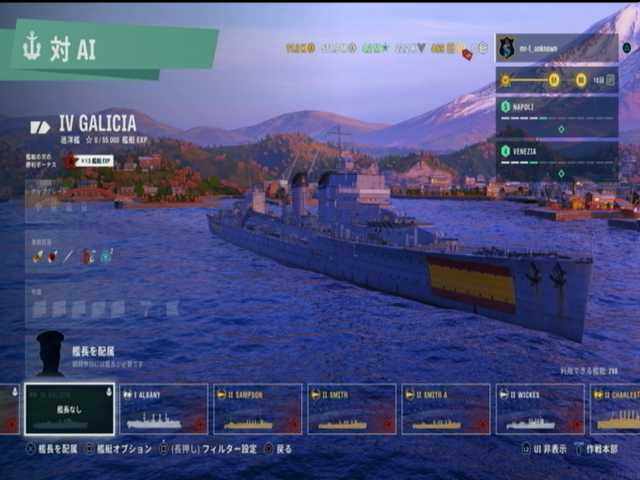
Task: Select the highlighted ship card with no commander
Action: tap(70, 409)
